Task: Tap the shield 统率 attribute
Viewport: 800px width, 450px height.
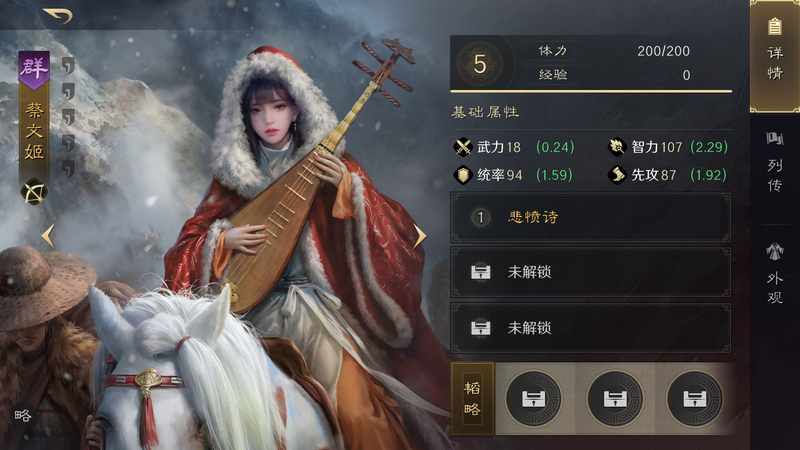Action: (x=490, y=175)
